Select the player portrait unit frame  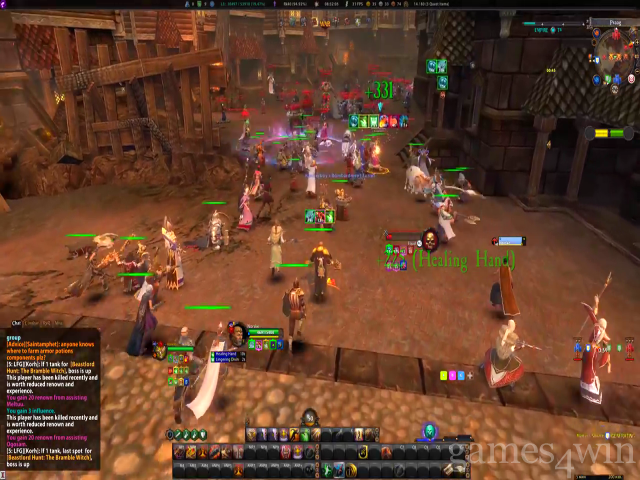(238, 333)
